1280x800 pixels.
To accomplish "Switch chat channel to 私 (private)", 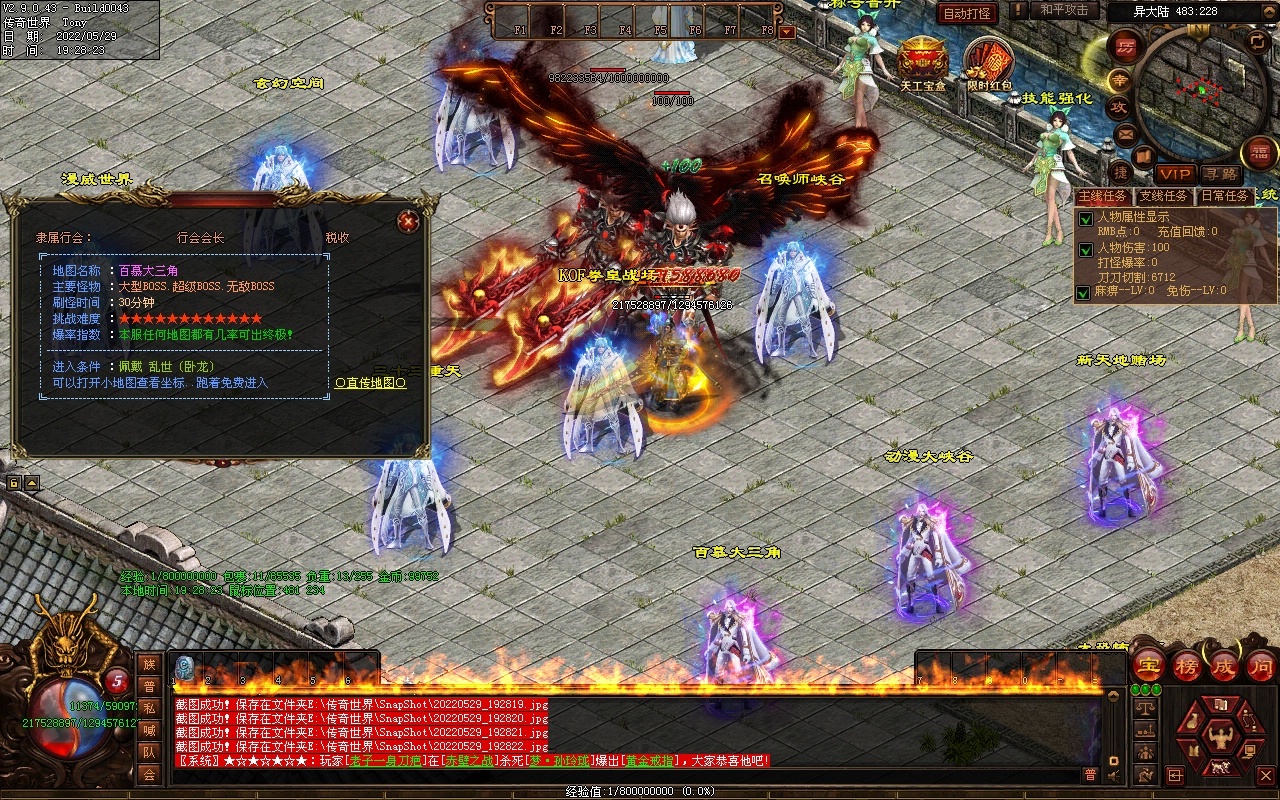I will [149, 708].
